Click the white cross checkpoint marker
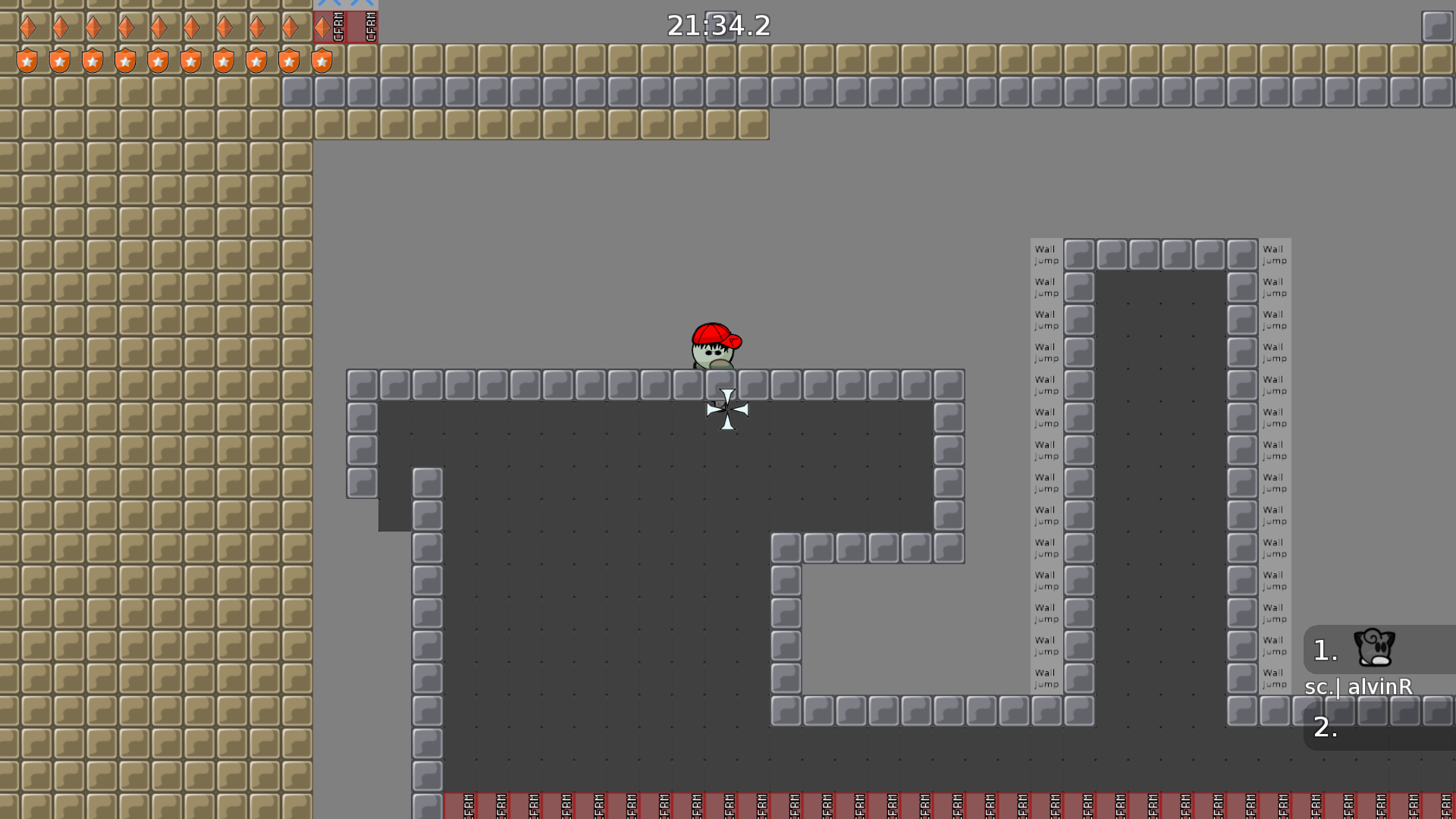 (x=726, y=409)
